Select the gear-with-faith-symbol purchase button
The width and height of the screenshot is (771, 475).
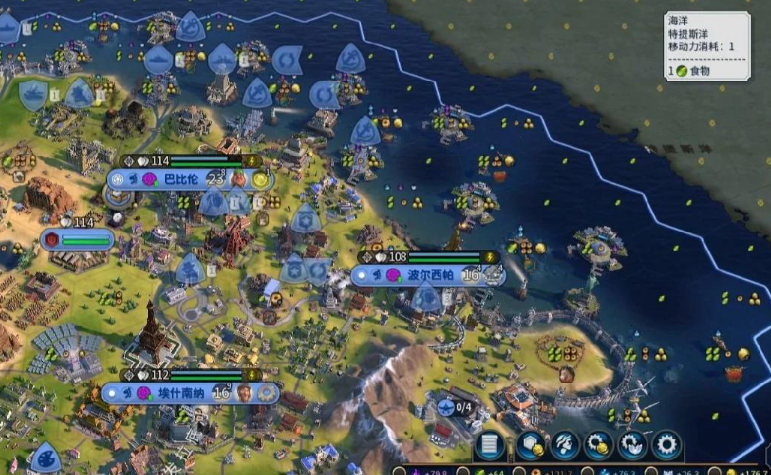pos(632,445)
